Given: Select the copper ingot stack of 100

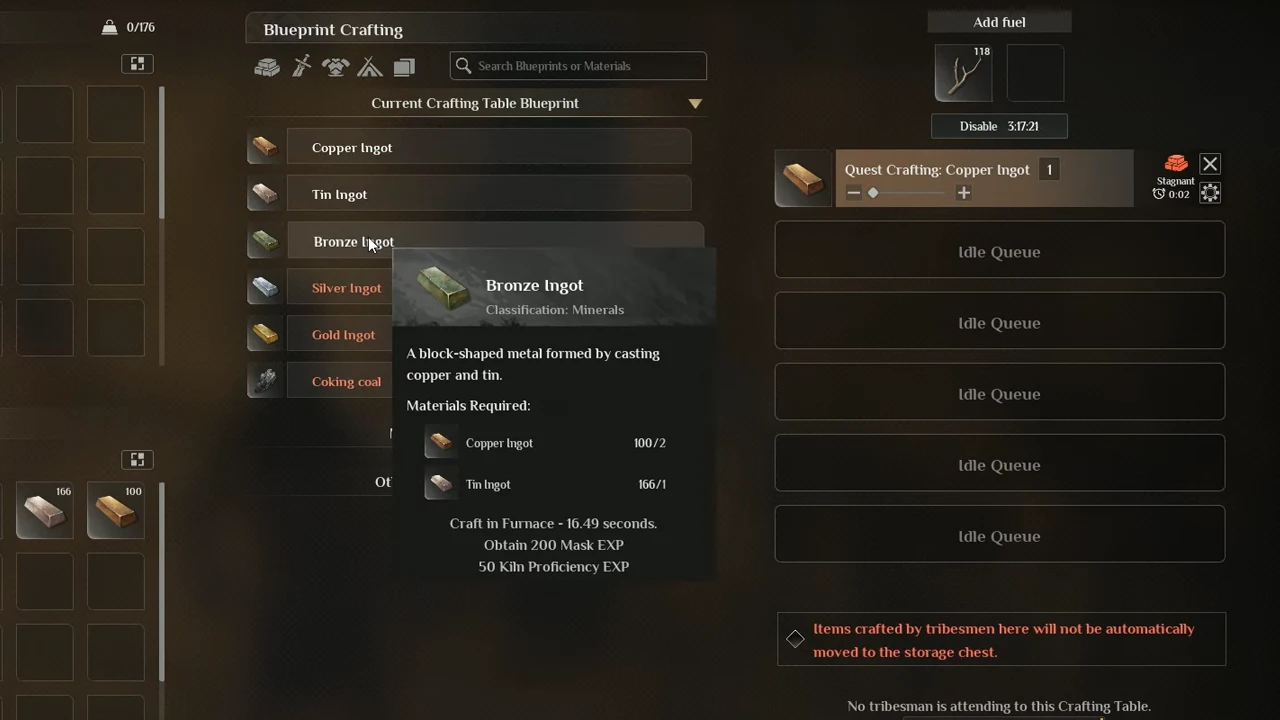Looking at the screenshot, I should (x=115, y=511).
